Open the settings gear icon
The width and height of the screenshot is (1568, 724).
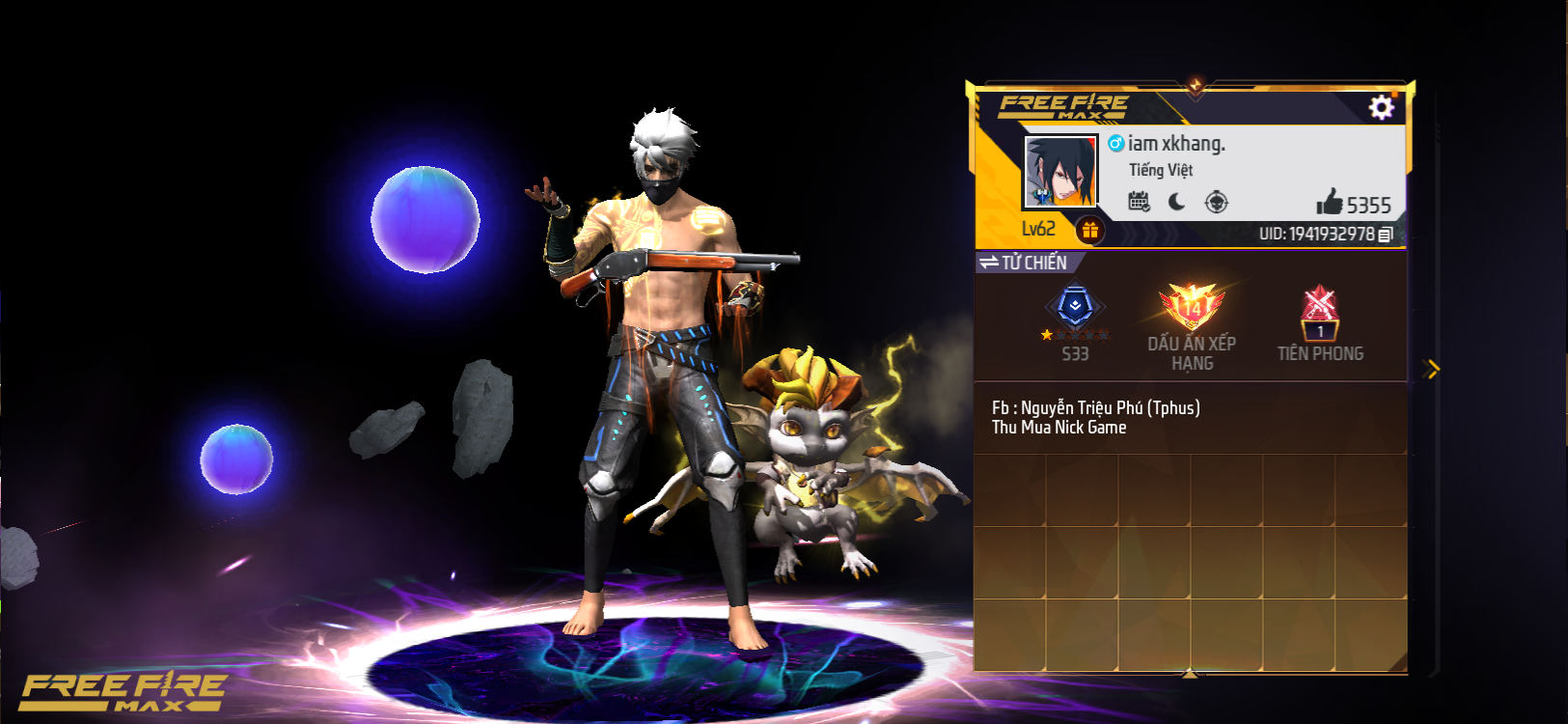coord(1383,108)
